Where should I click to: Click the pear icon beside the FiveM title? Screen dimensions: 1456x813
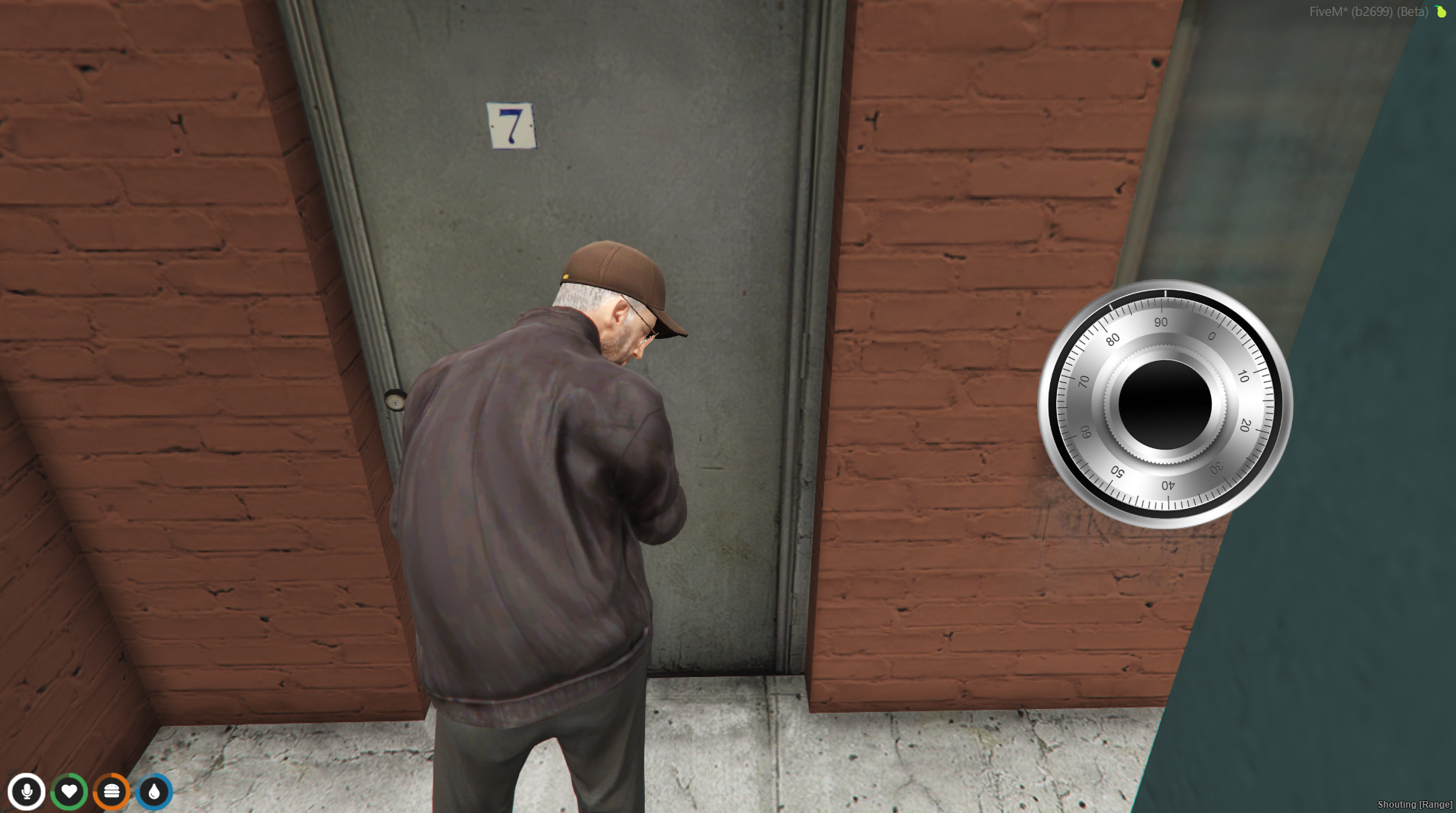pyautogui.click(x=1441, y=11)
